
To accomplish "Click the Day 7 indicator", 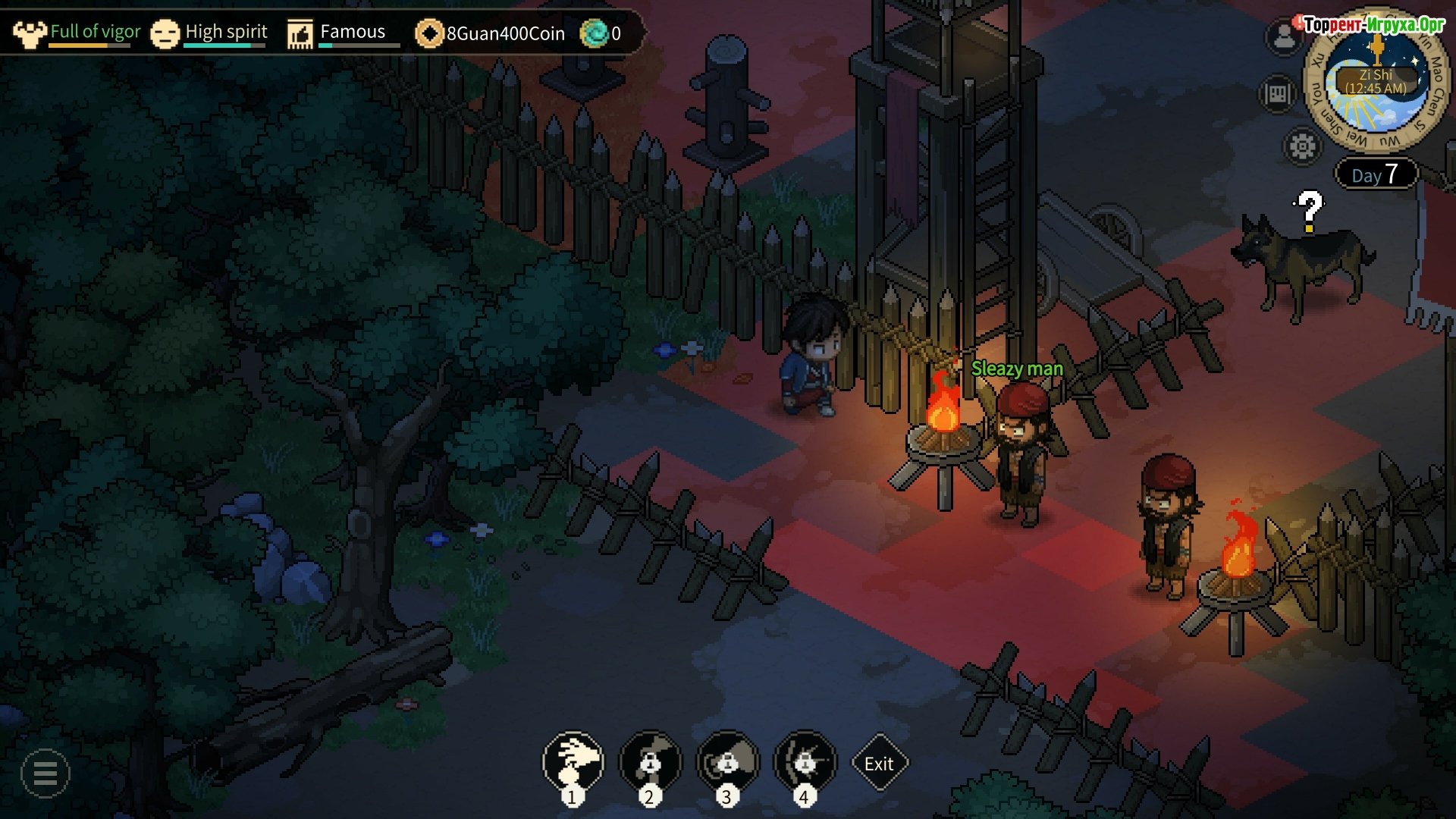I will coord(1375,175).
